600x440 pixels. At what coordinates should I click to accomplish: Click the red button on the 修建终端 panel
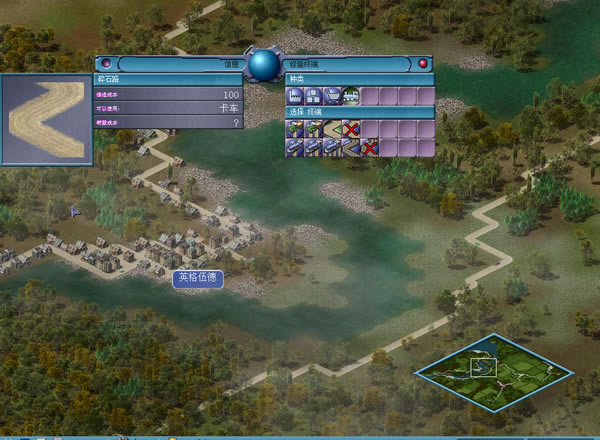click(423, 63)
